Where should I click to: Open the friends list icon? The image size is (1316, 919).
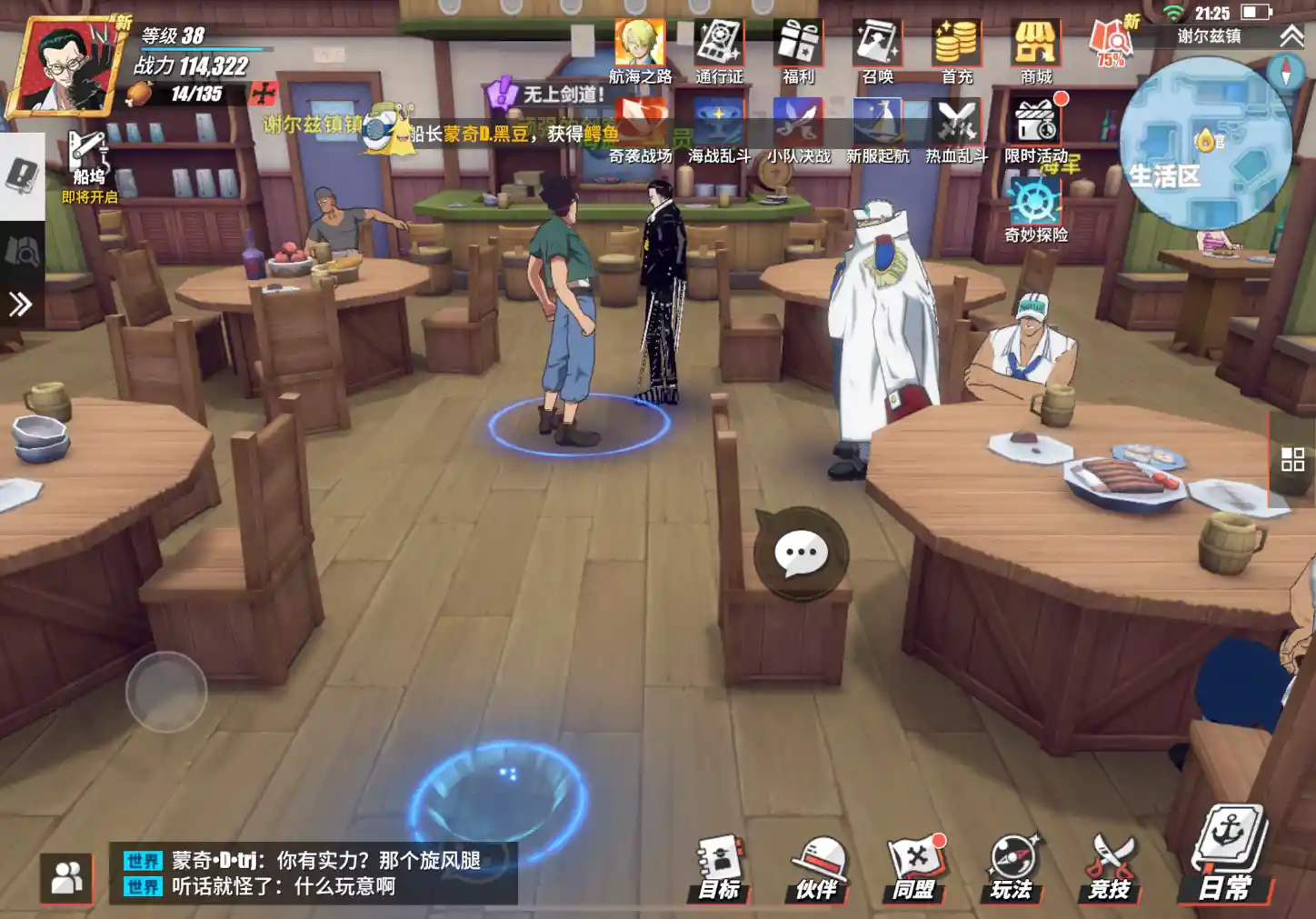66,878
